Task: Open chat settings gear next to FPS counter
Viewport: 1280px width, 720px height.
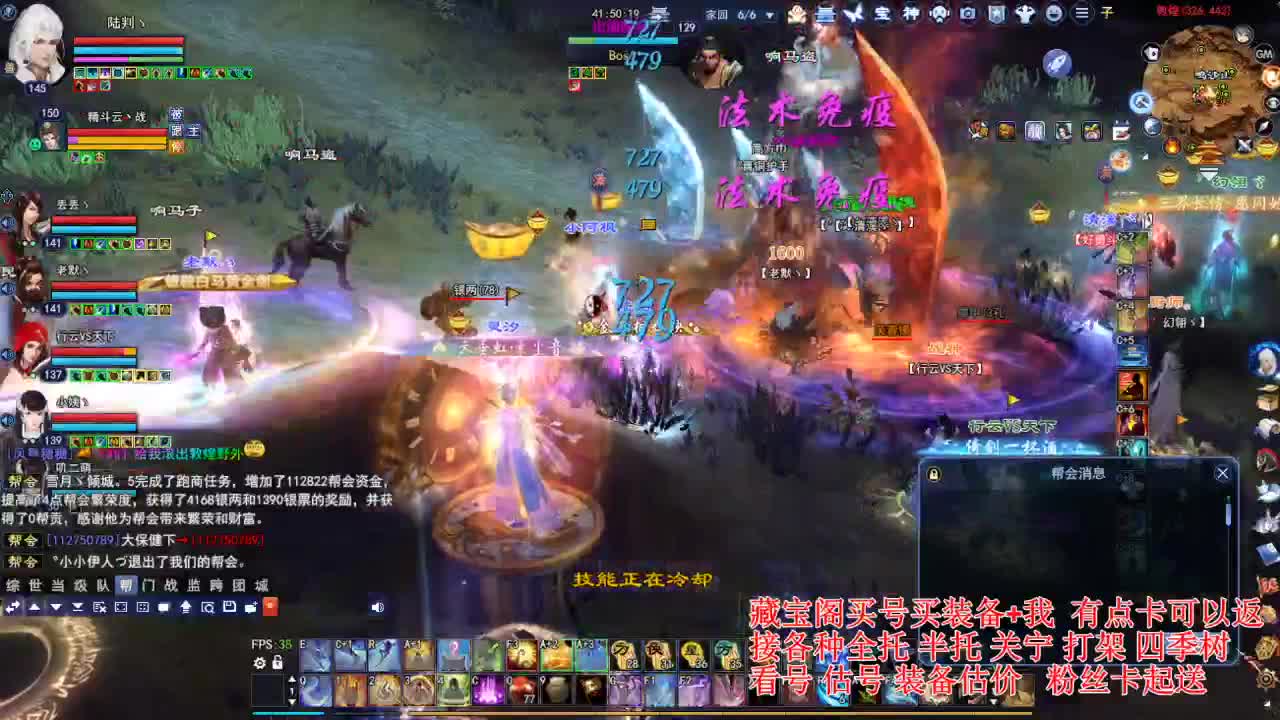Action: 259,664
